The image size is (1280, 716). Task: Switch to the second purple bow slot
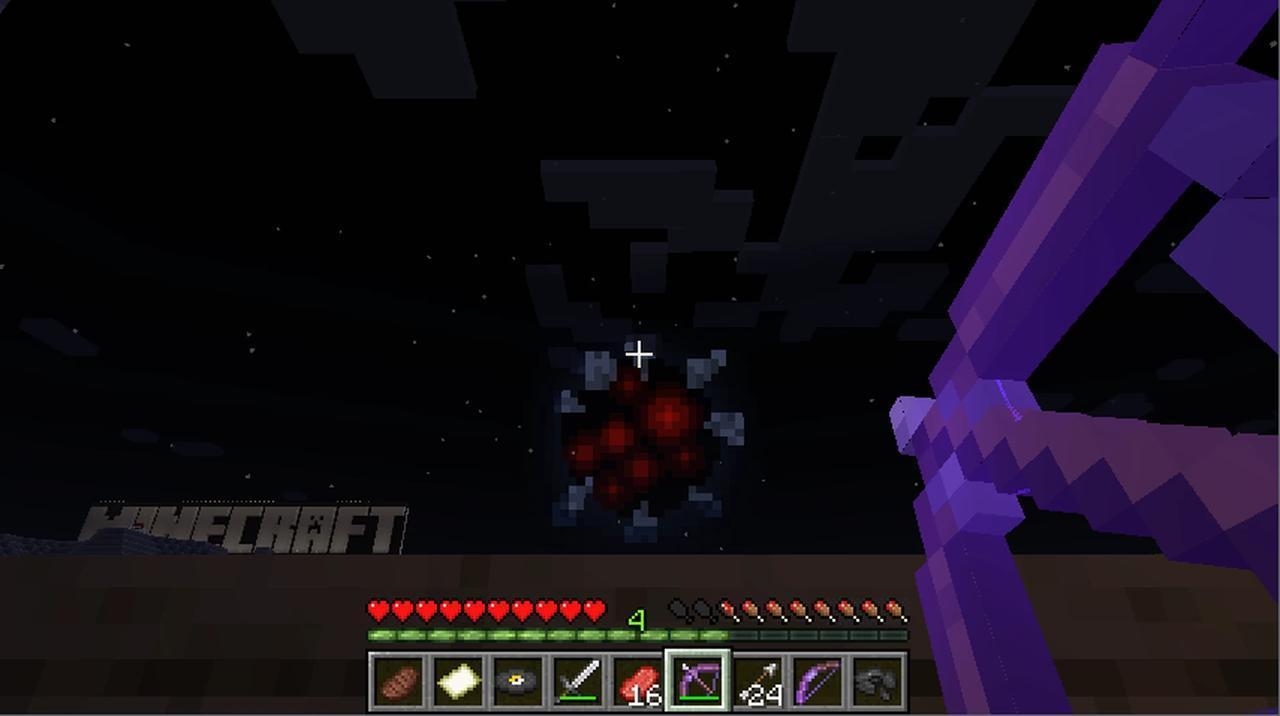point(818,681)
